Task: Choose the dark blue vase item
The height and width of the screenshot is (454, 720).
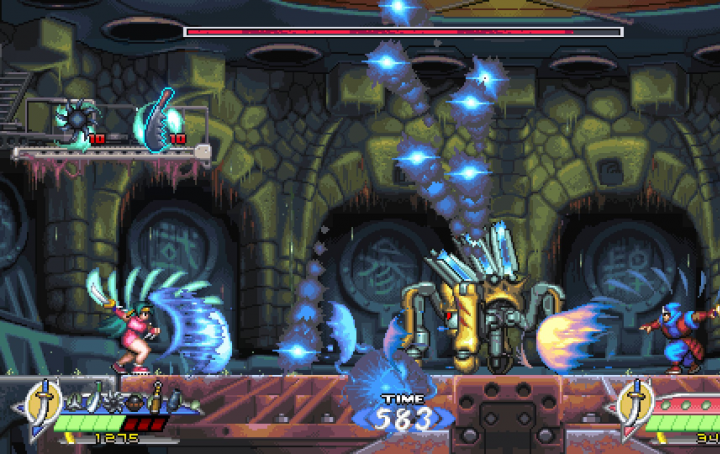Action: [x=174, y=399]
